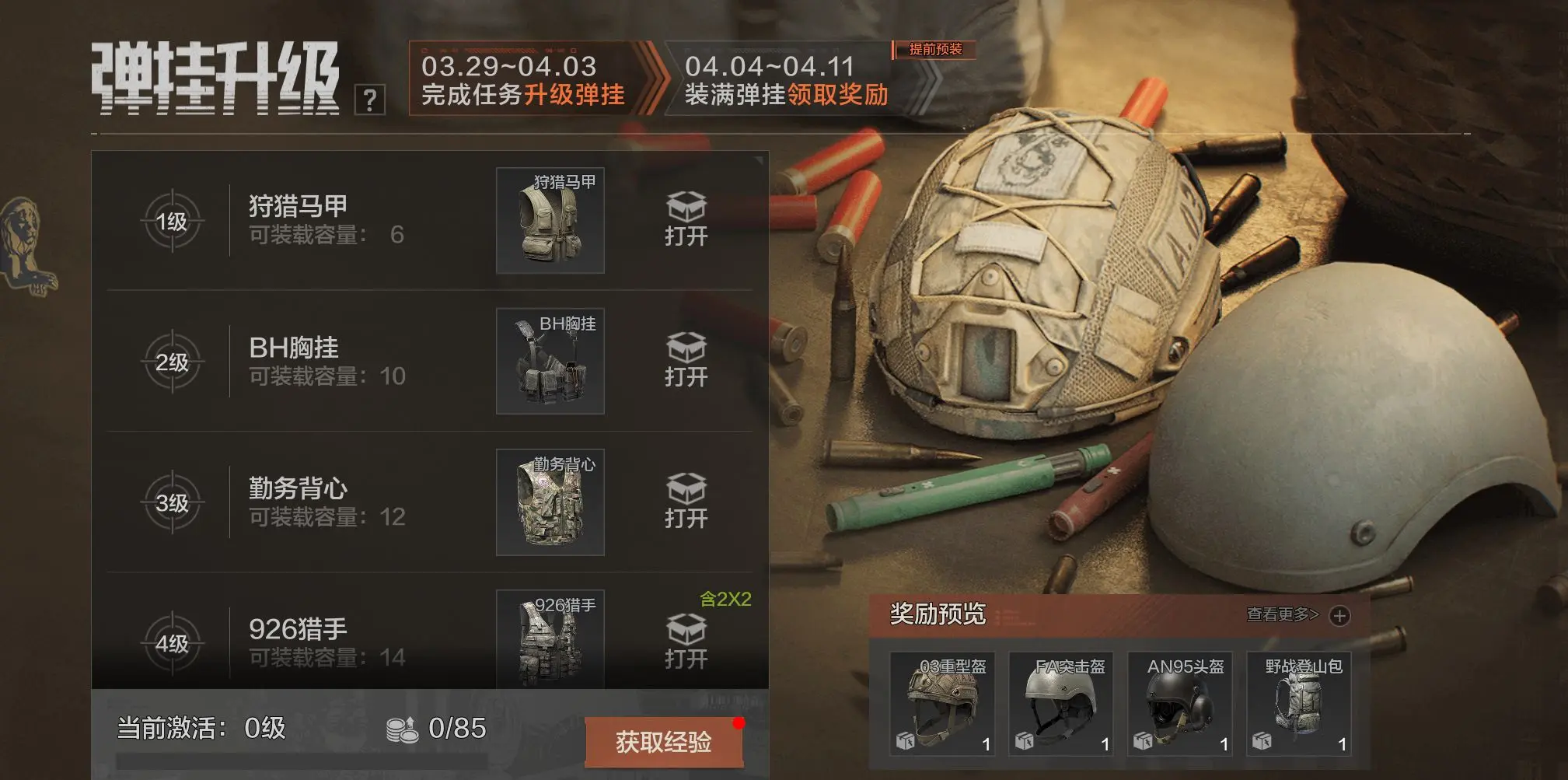Click the 获取经验 button
This screenshot has width=1568, height=780.
click(663, 742)
